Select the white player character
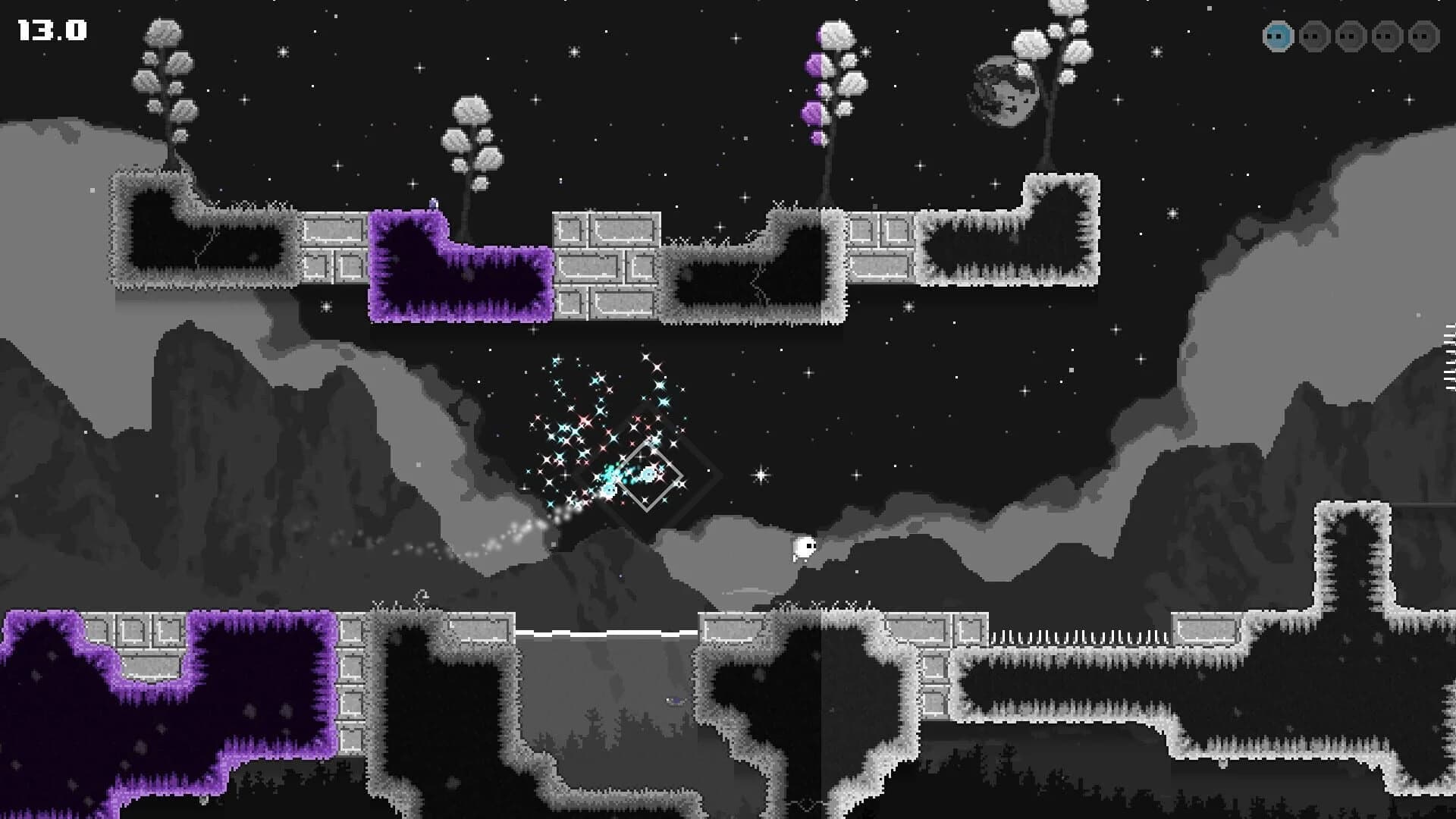 click(801, 548)
